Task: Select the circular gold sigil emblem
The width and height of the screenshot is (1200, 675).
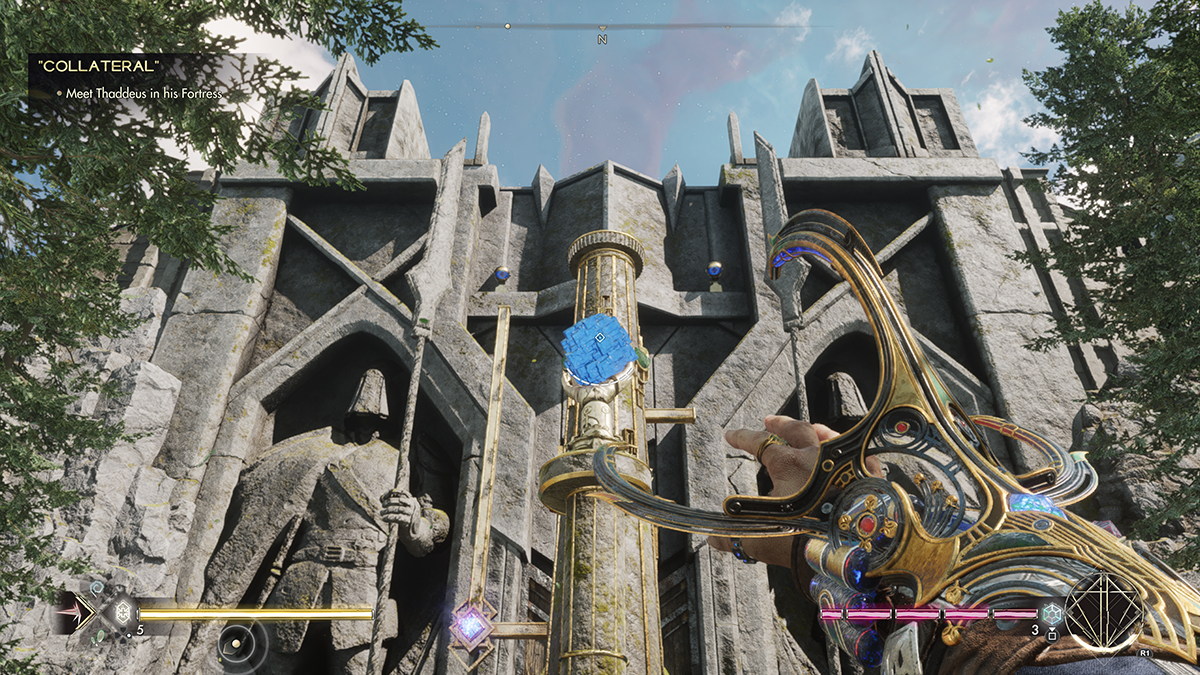Action: (x=1103, y=610)
